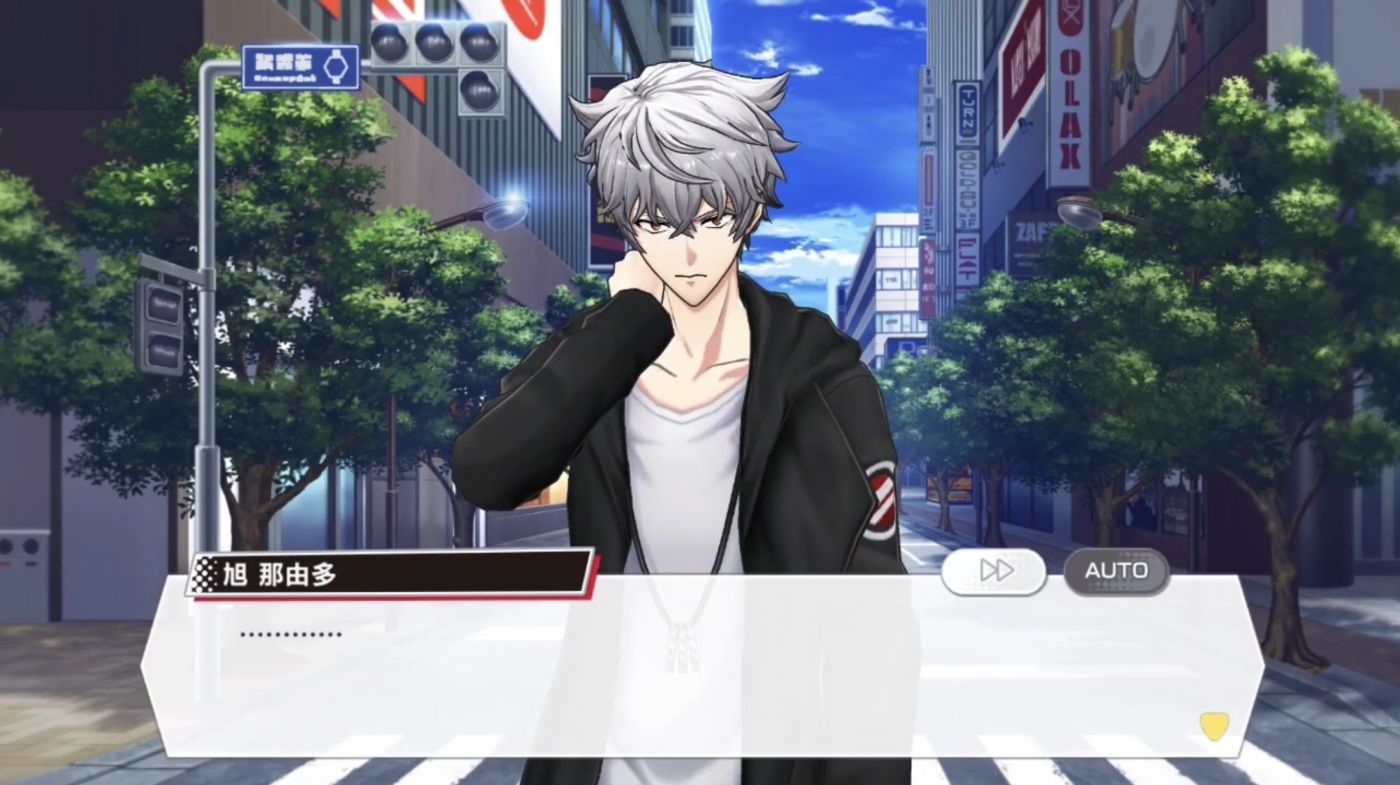Toggle the AUTO dialogue button
1400x785 pixels.
click(1116, 571)
